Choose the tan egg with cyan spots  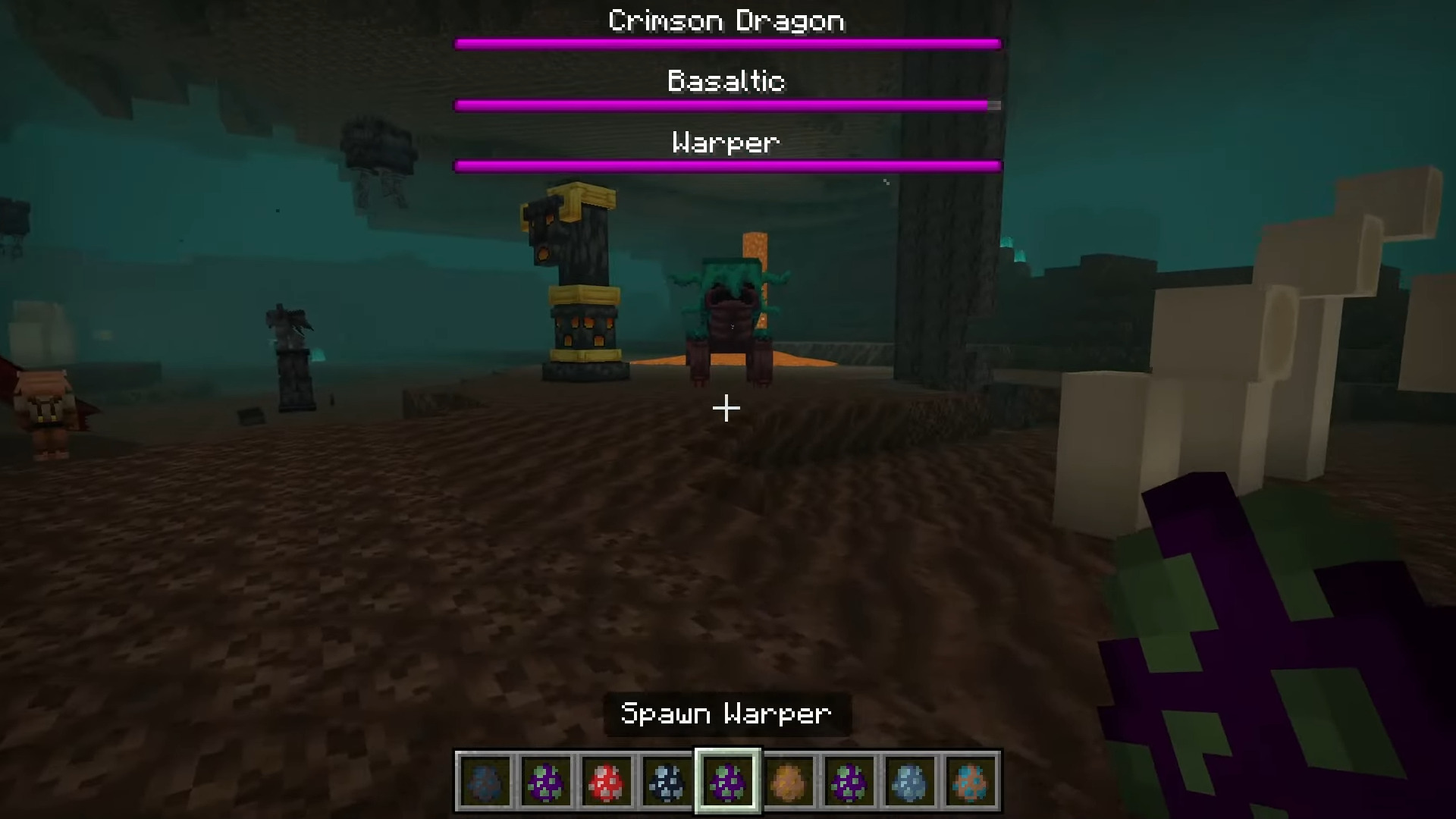click(x=970, y=781)
